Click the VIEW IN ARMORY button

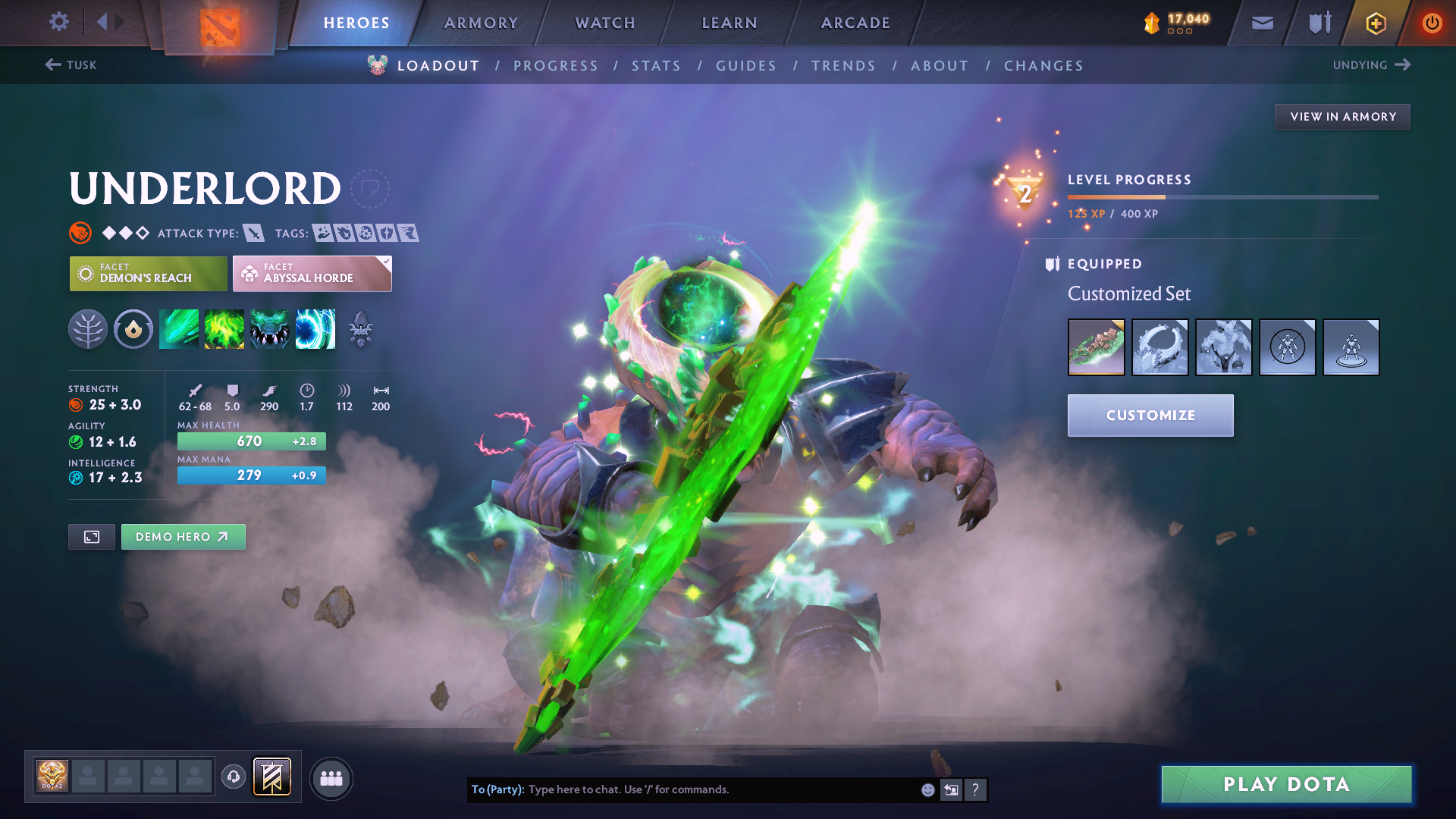[x=1342, y=116]
